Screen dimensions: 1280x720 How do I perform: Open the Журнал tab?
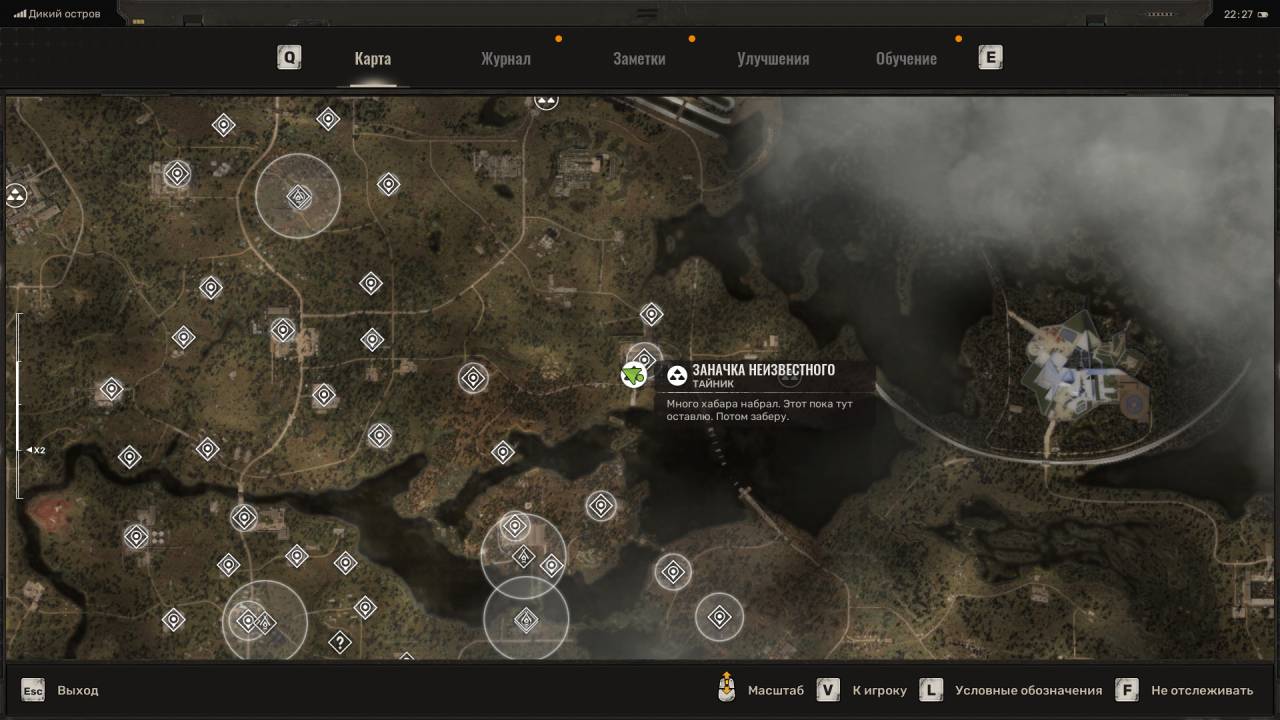(x=505, y=59)
